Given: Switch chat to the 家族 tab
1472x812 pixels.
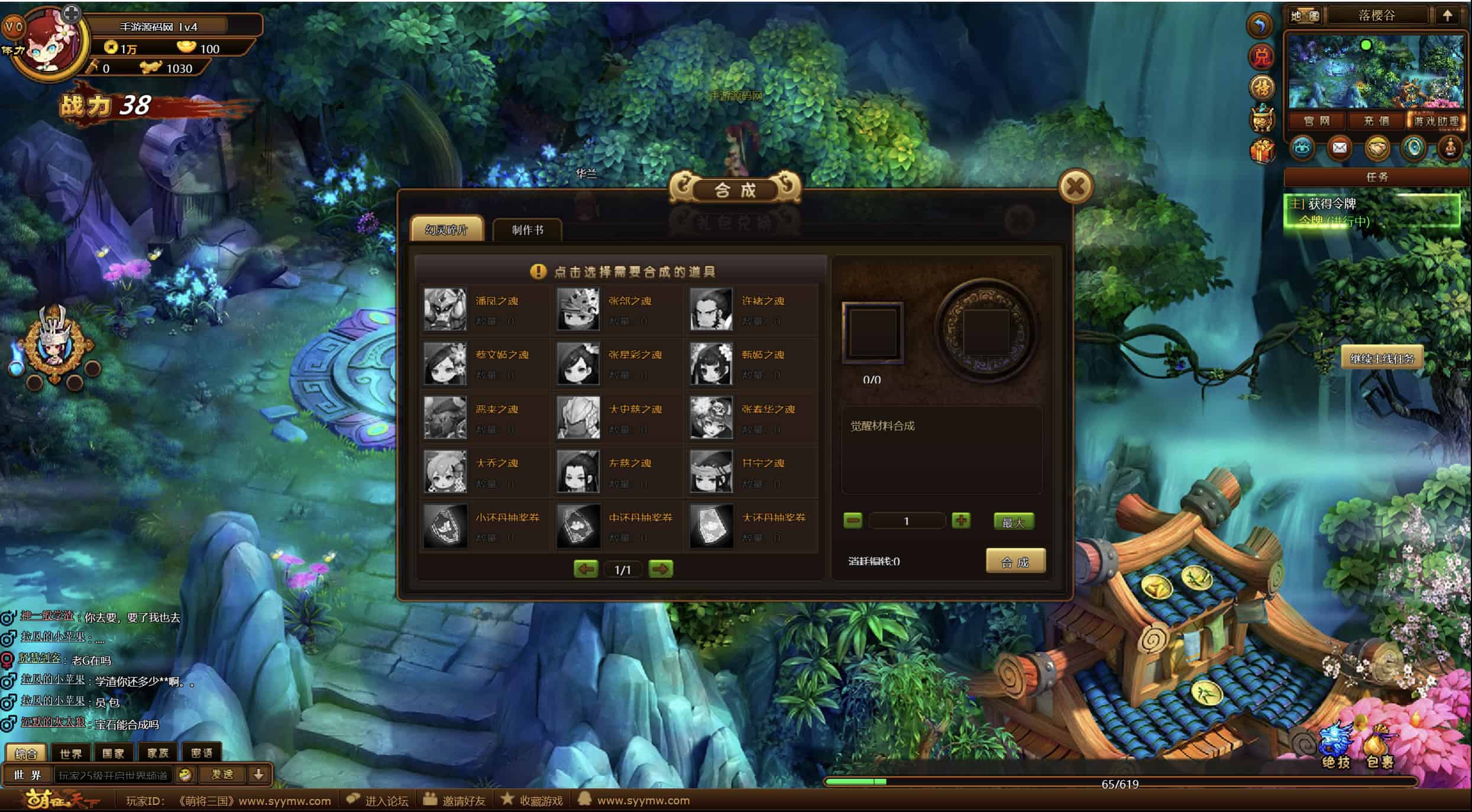Looking at the screenshot, I should coord(157,753).
